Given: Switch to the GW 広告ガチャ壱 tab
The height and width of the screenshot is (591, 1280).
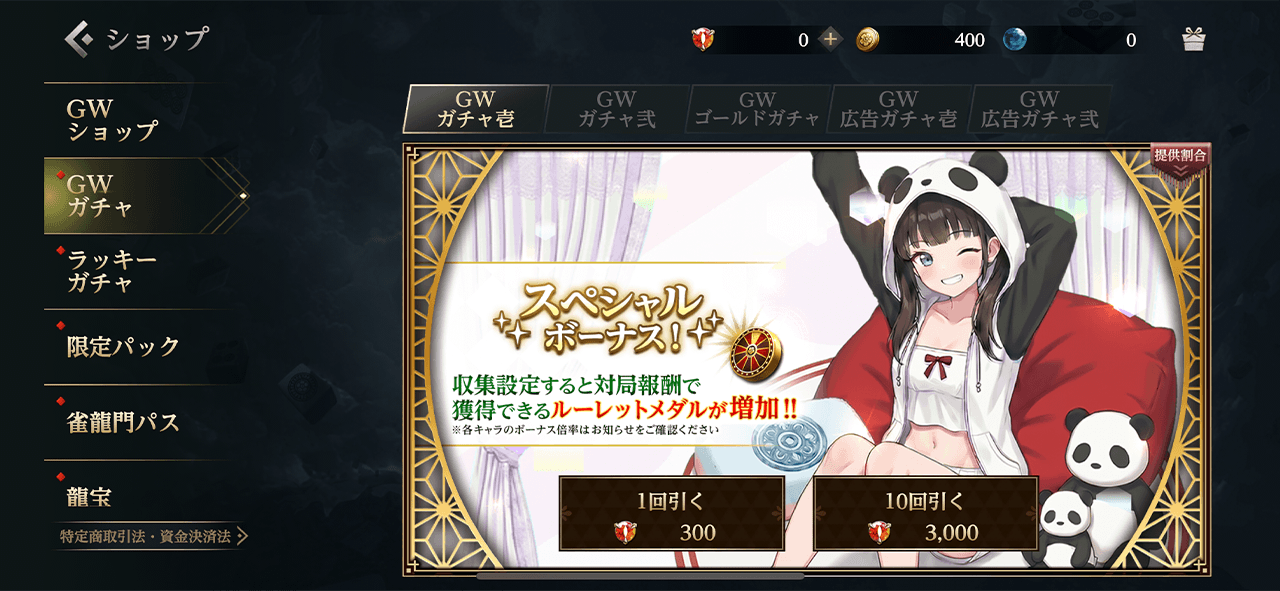Looking at the screenshot, I should (899, 109).
